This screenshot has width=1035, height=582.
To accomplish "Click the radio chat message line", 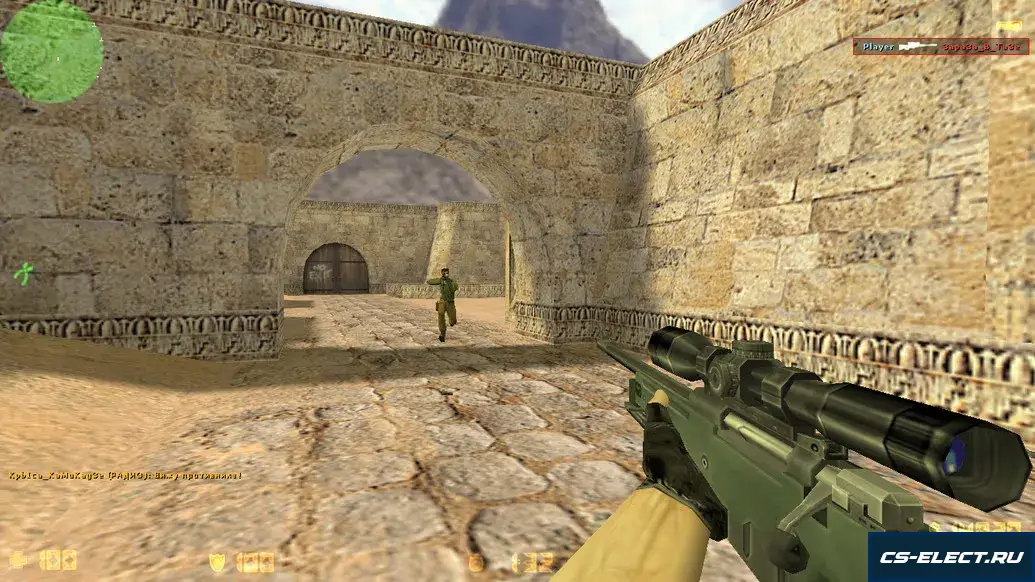I will [x=125, y=475].
